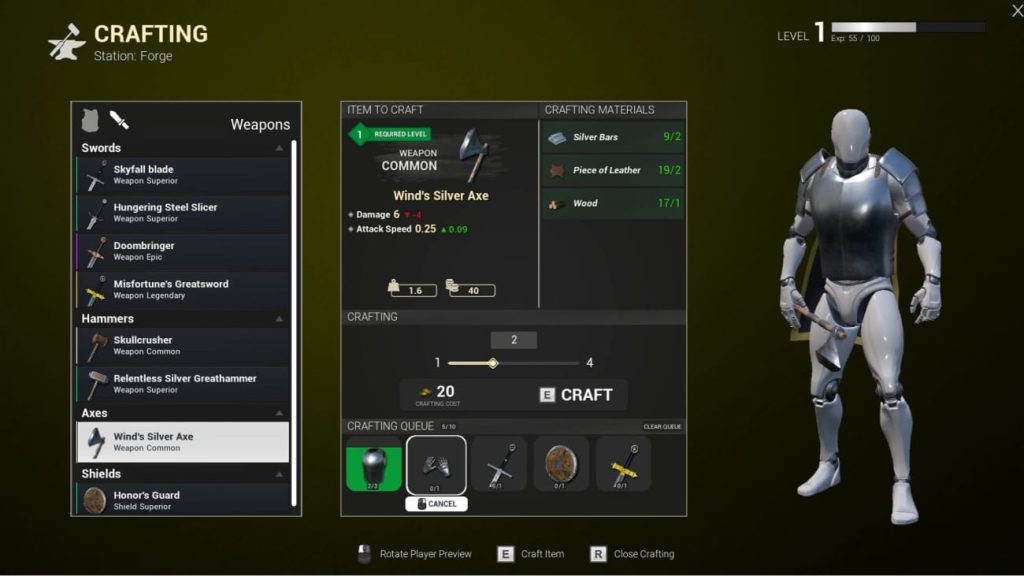Select the Doombringer epic weapon
Image resolution: width=1024 pixels, height=576 pixels.
183,251
